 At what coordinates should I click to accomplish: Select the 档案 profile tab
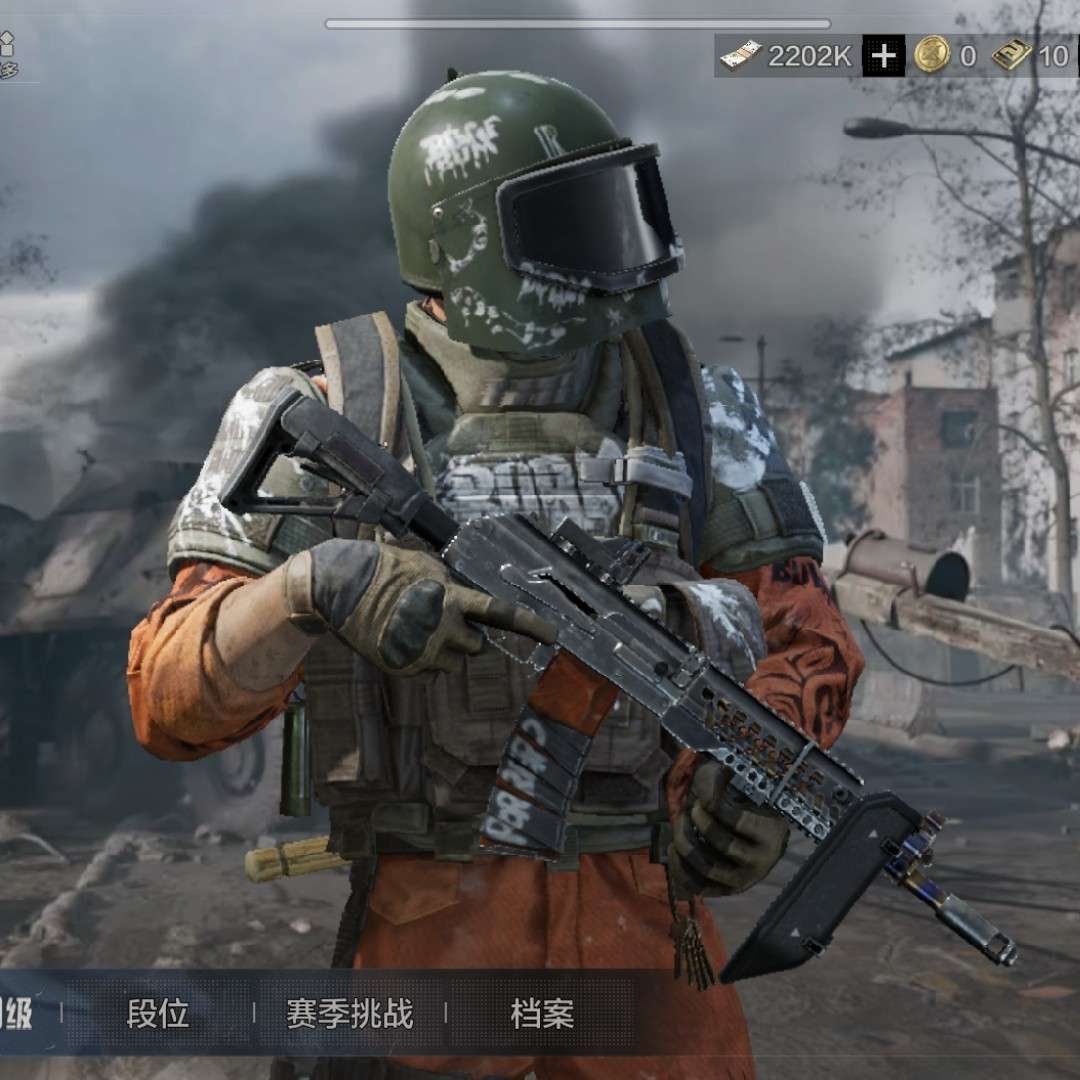point(542,1014)
